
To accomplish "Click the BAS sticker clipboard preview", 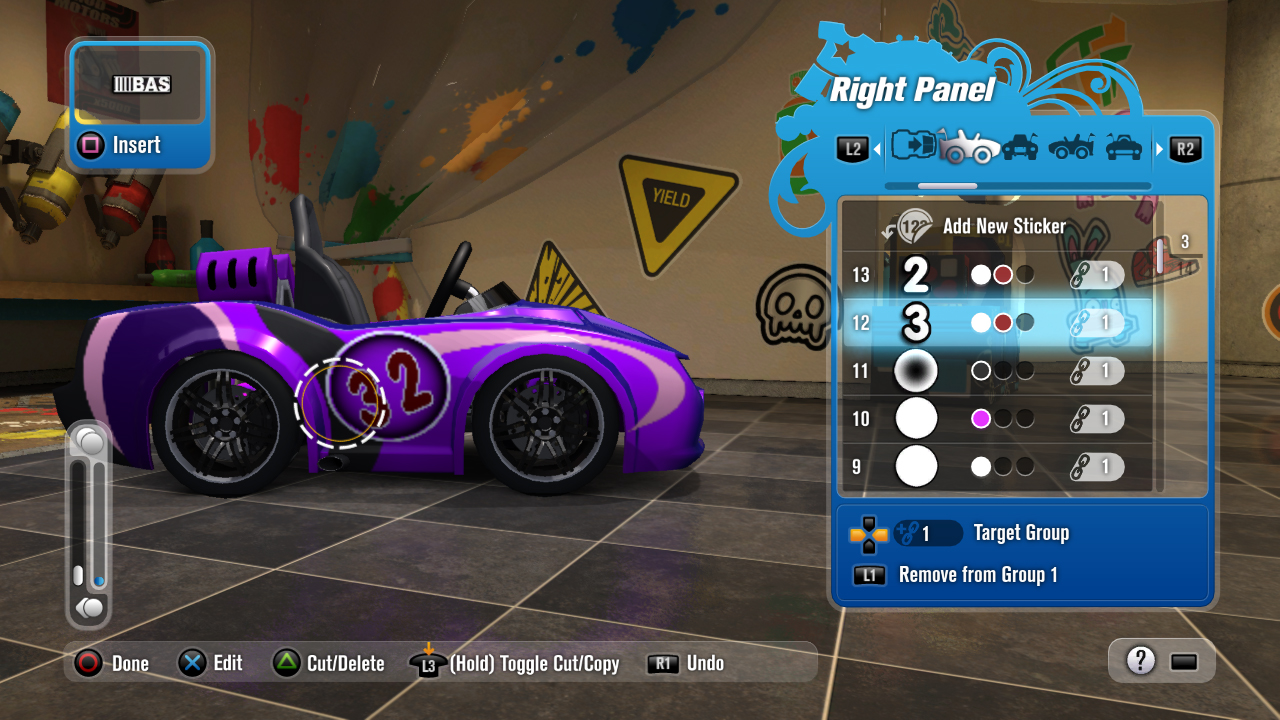I will [x=140, y=85].
